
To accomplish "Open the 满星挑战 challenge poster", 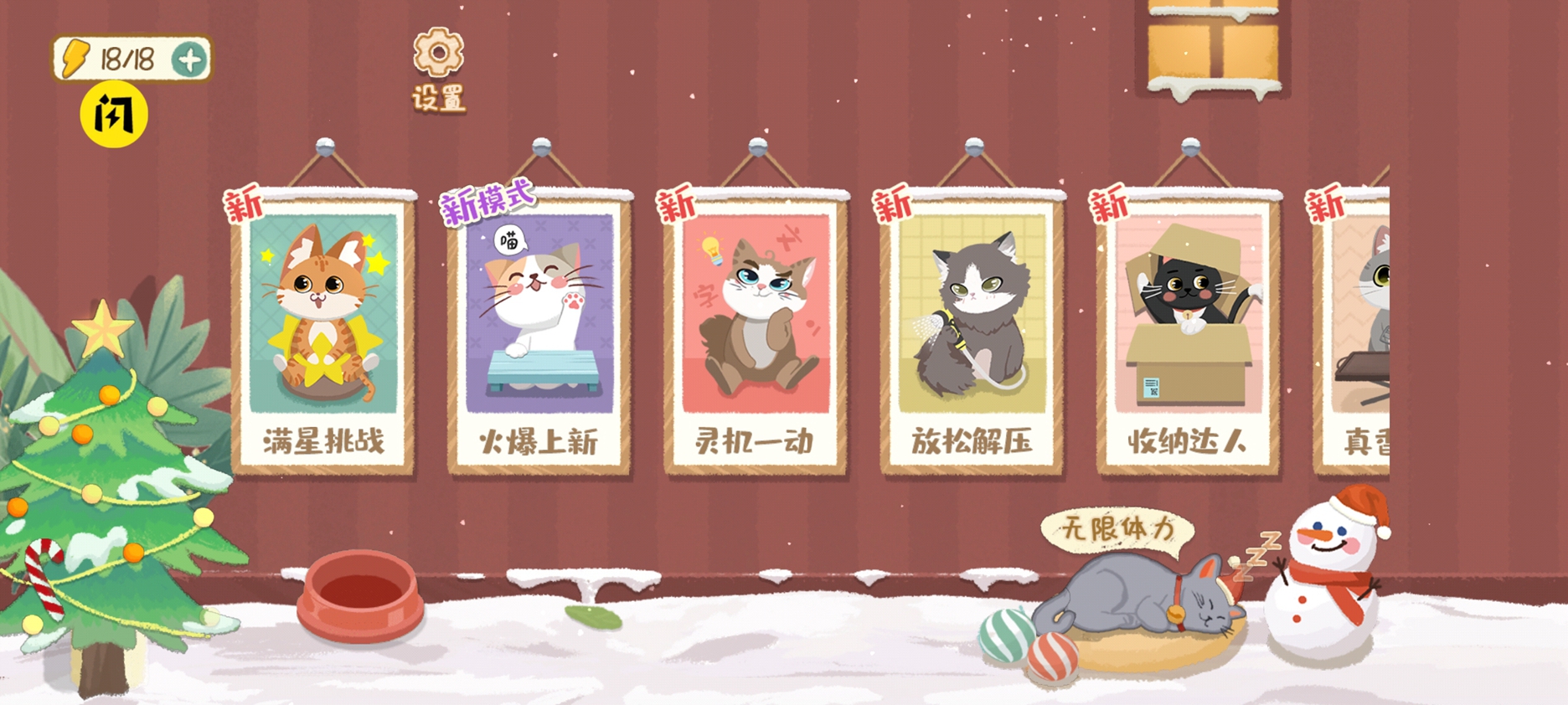I will [325, 327].
